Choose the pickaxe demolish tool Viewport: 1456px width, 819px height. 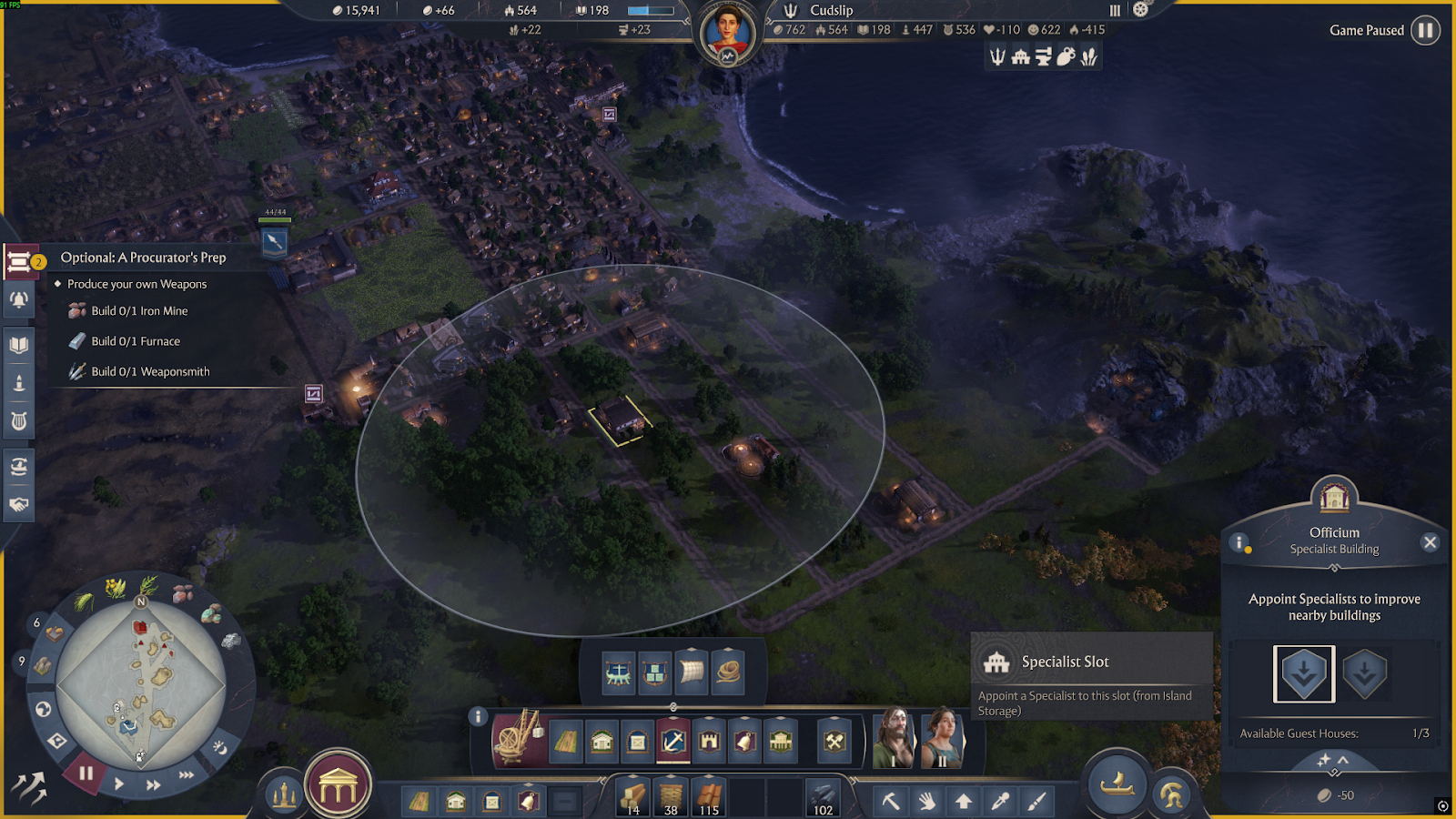(890, 801)
